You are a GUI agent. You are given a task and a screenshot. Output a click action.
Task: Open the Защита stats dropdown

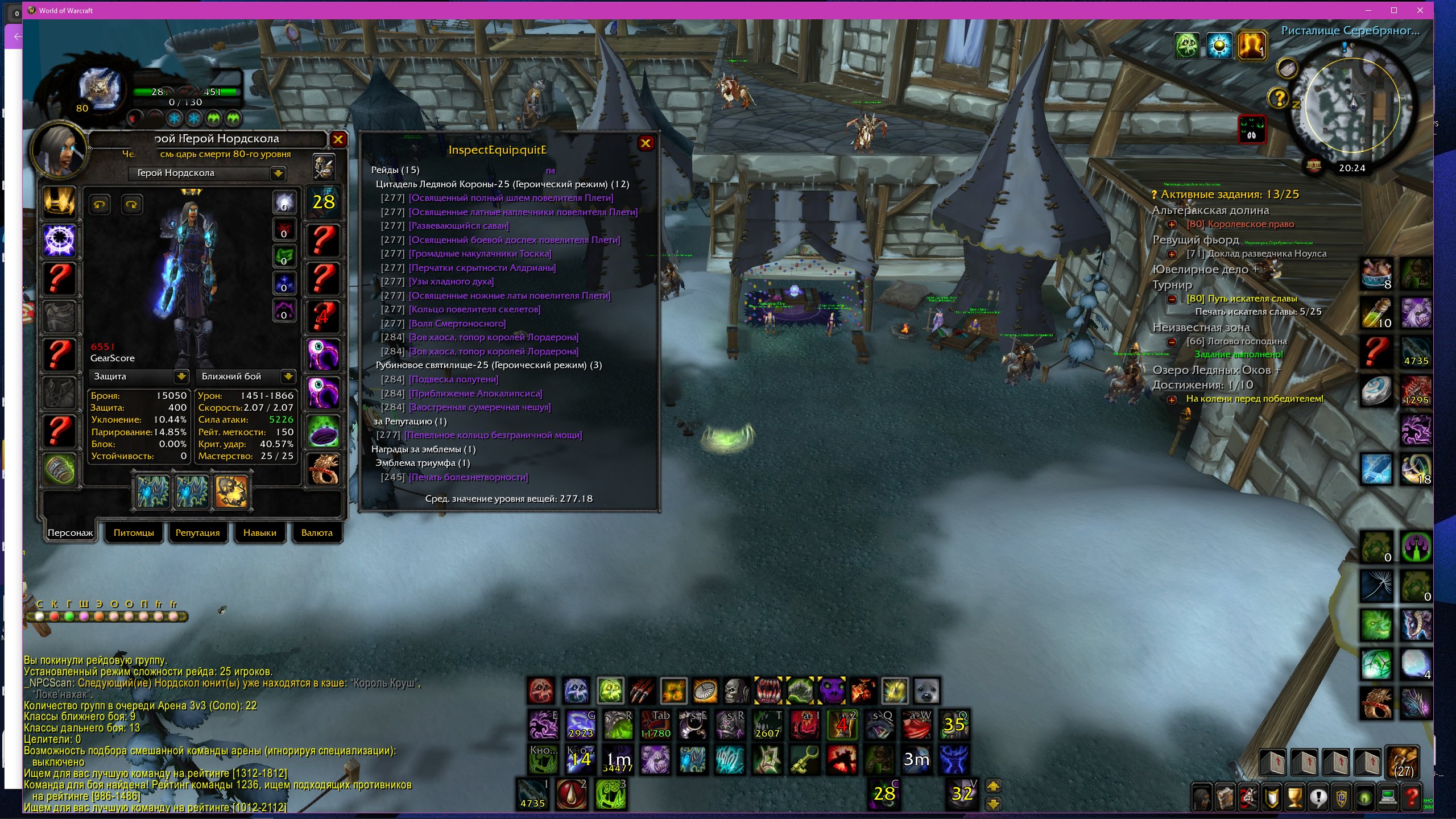pyautogui.click(x=181, y=377)
